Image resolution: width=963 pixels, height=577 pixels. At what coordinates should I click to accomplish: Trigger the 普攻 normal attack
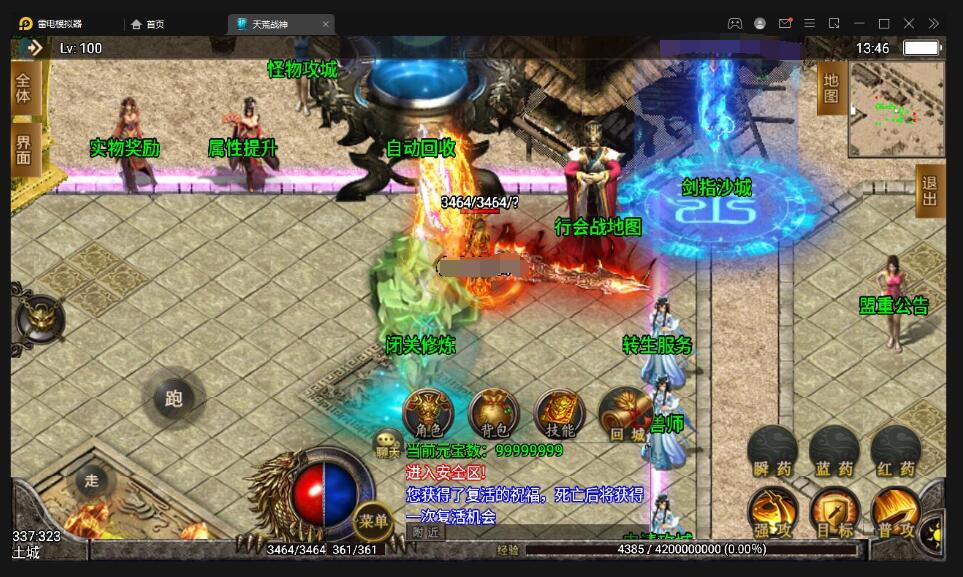[894, 513]
